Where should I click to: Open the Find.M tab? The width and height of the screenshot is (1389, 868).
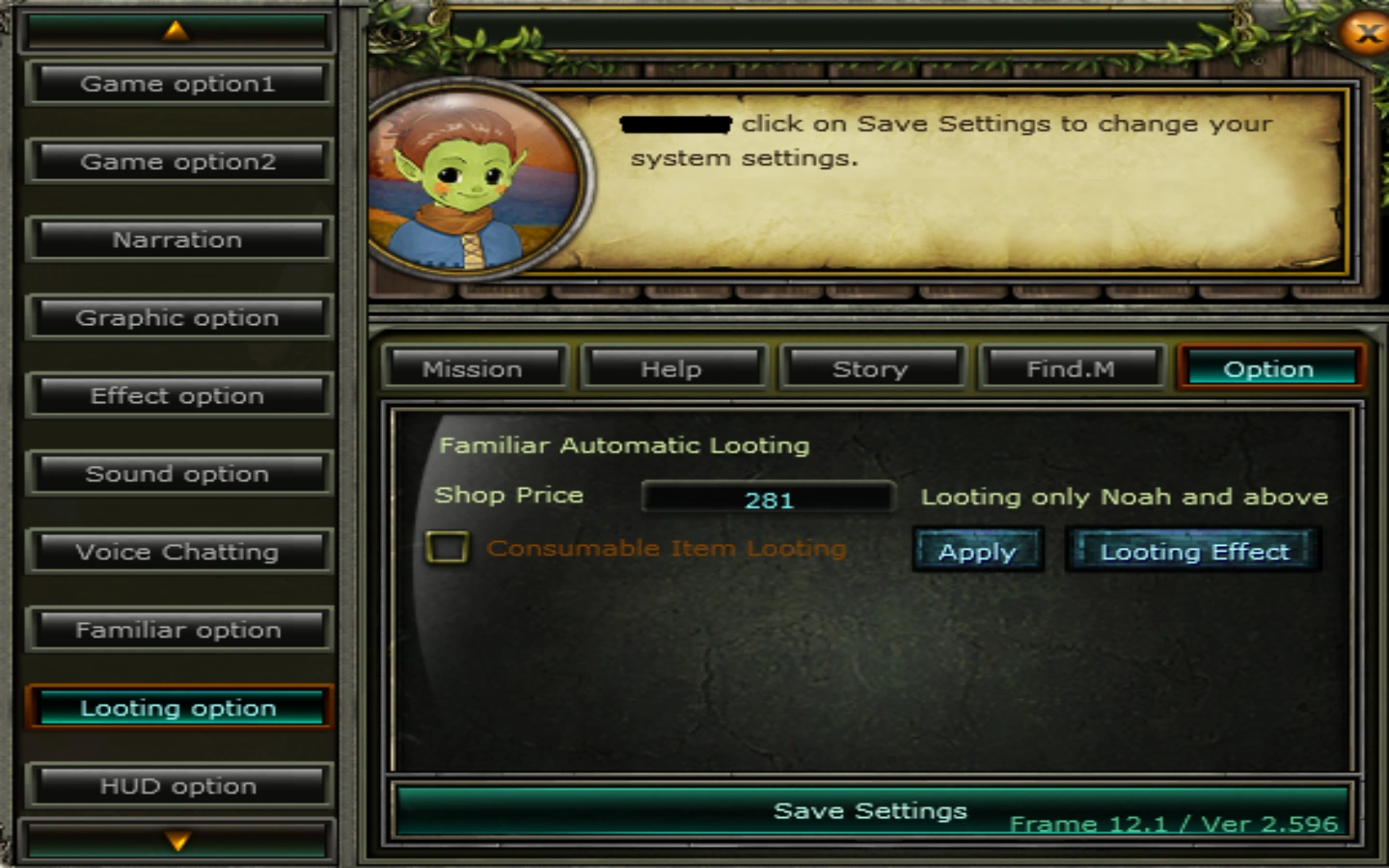[1071, 367]
